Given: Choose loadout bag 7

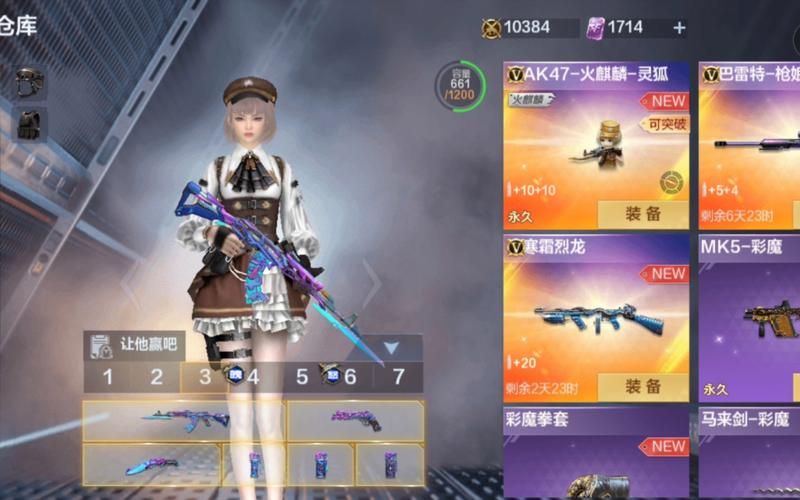Looking at the screenshot, I should click(398, 377).
